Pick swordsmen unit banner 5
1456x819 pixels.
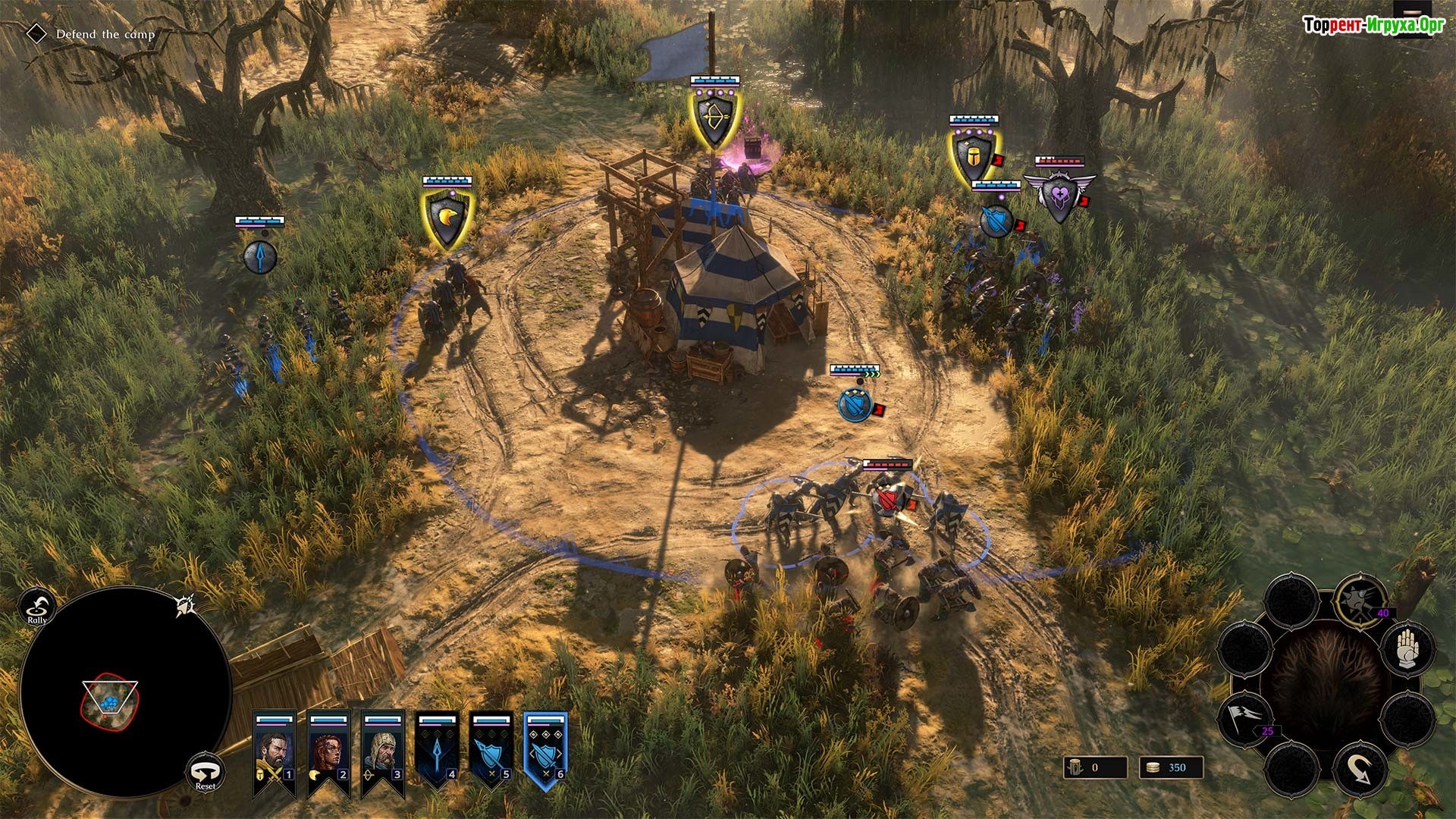(491, 751)
